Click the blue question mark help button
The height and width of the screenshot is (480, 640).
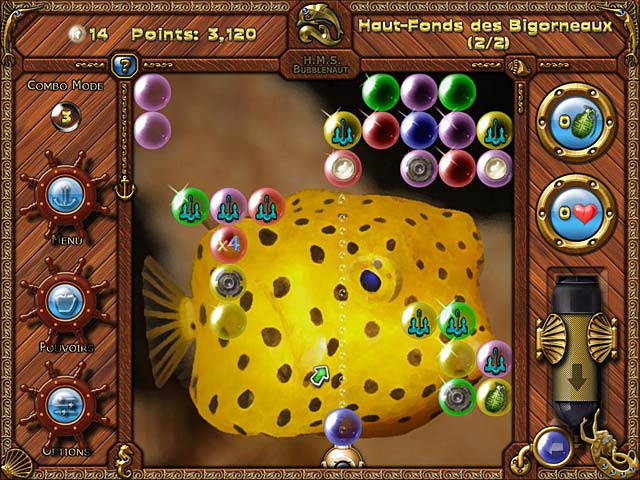125,68
